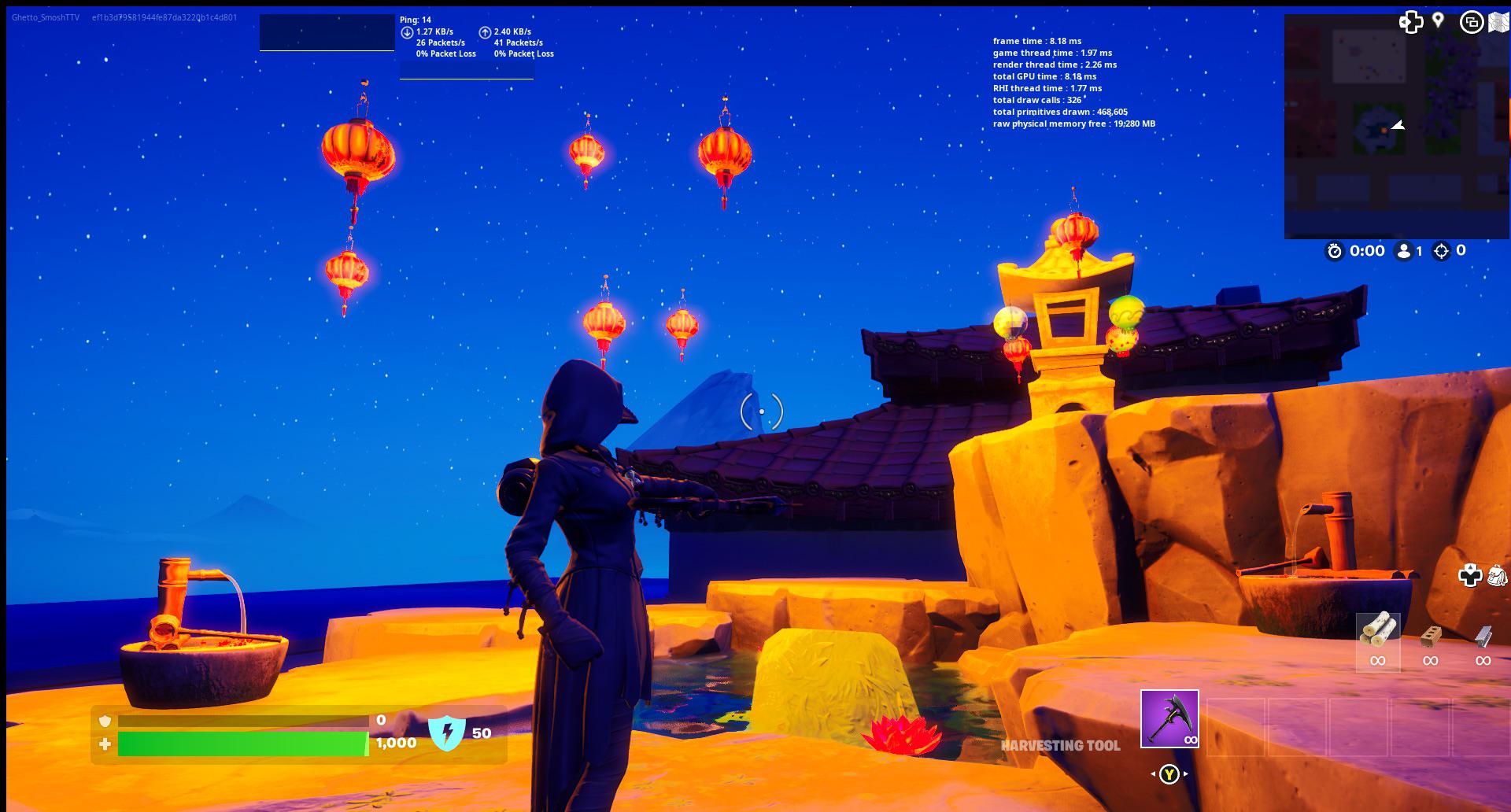
Task: Click the eliminations crosshair icon below the minimap
Action: coord(1442,252)
